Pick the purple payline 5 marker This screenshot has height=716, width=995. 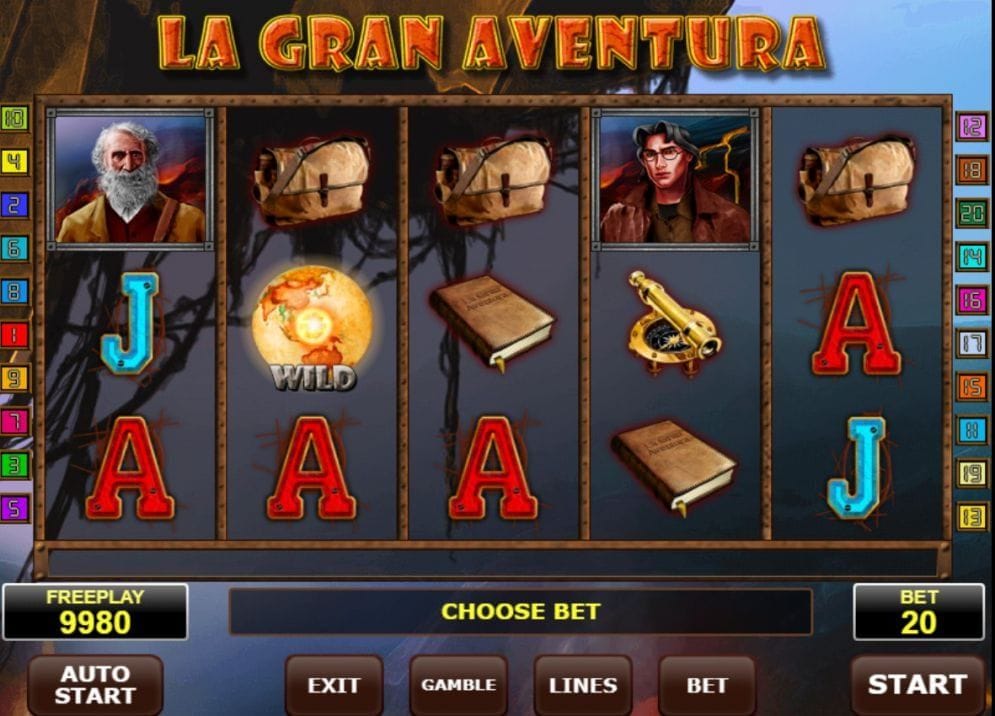click(15, 508)
